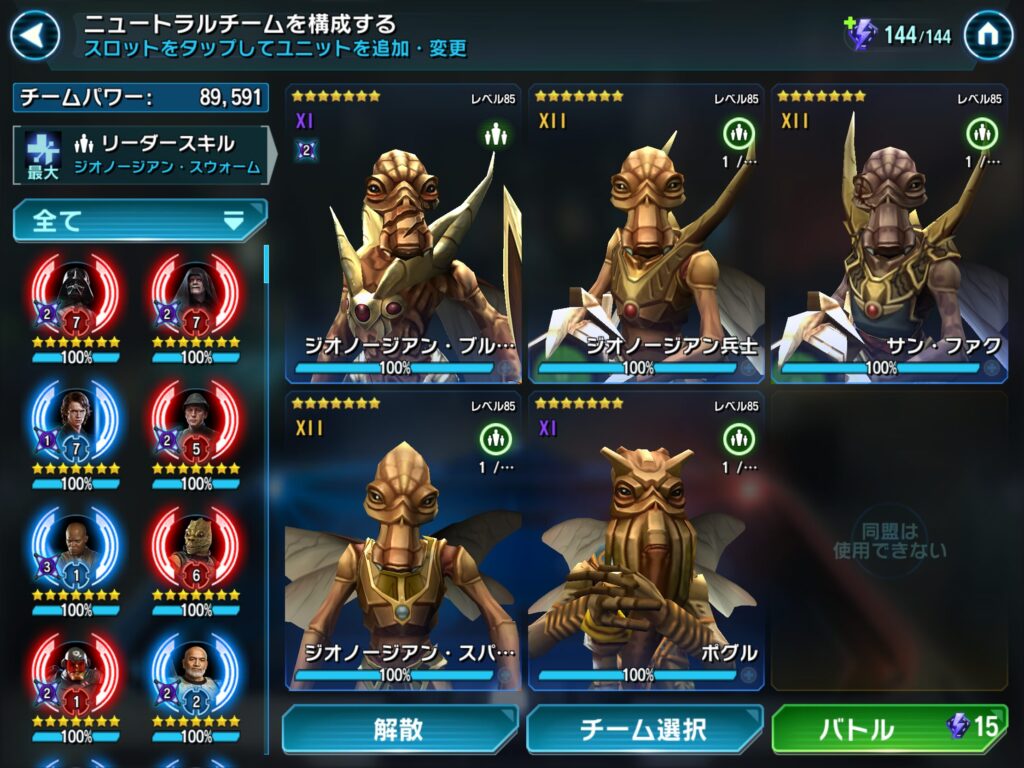The image size is (1024, 768).
Task: Start the fight with バトル button
Action: coord(889,730)
